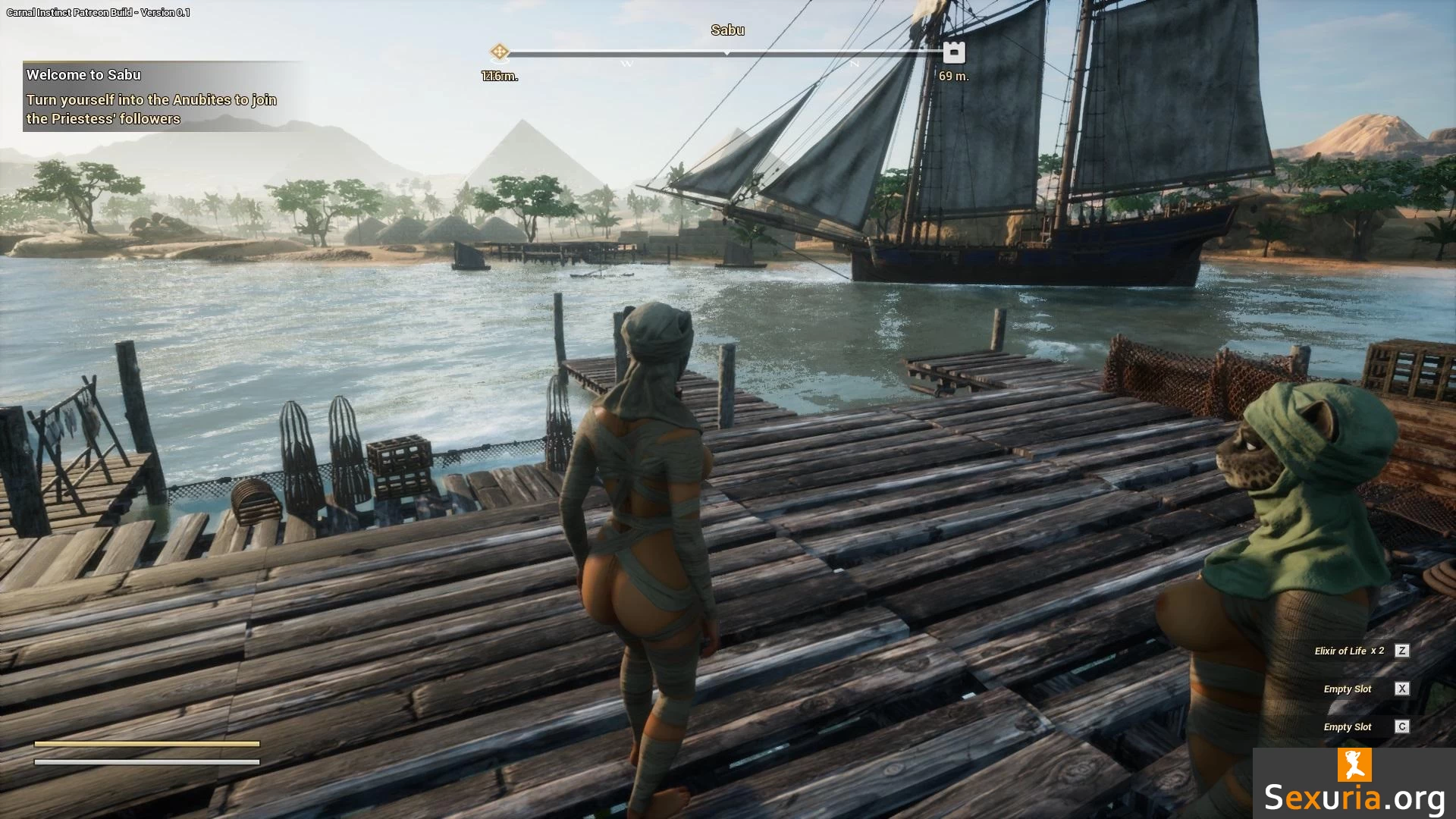
Task: Select the white building marker on compass
Action: pyautogui.click(x=954, y=52)
